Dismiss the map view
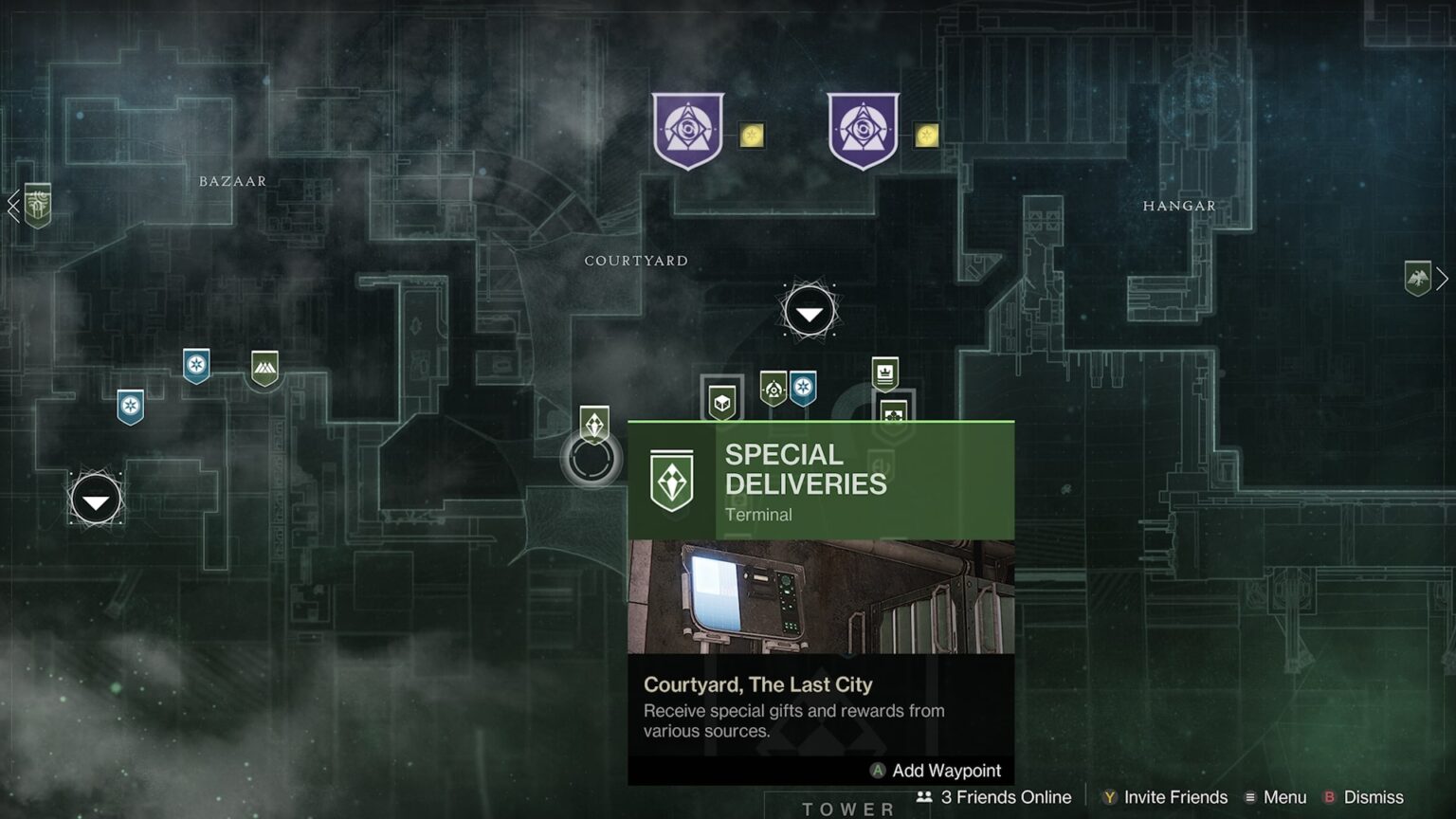1456x819 pixels. pyautogui.click(x=1363, y=797)
